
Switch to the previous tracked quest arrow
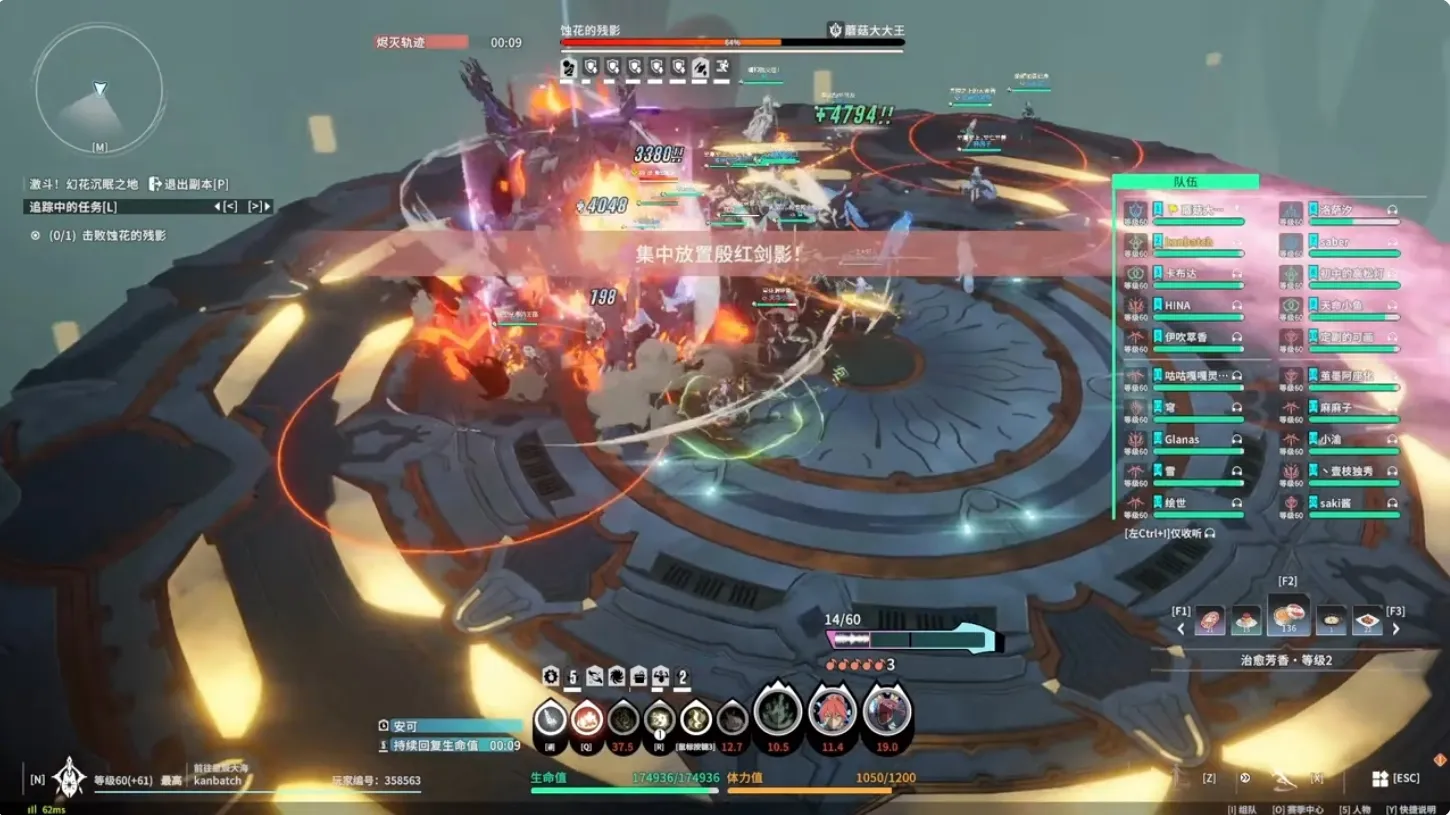pyautogui.click(x=225, y=207)
